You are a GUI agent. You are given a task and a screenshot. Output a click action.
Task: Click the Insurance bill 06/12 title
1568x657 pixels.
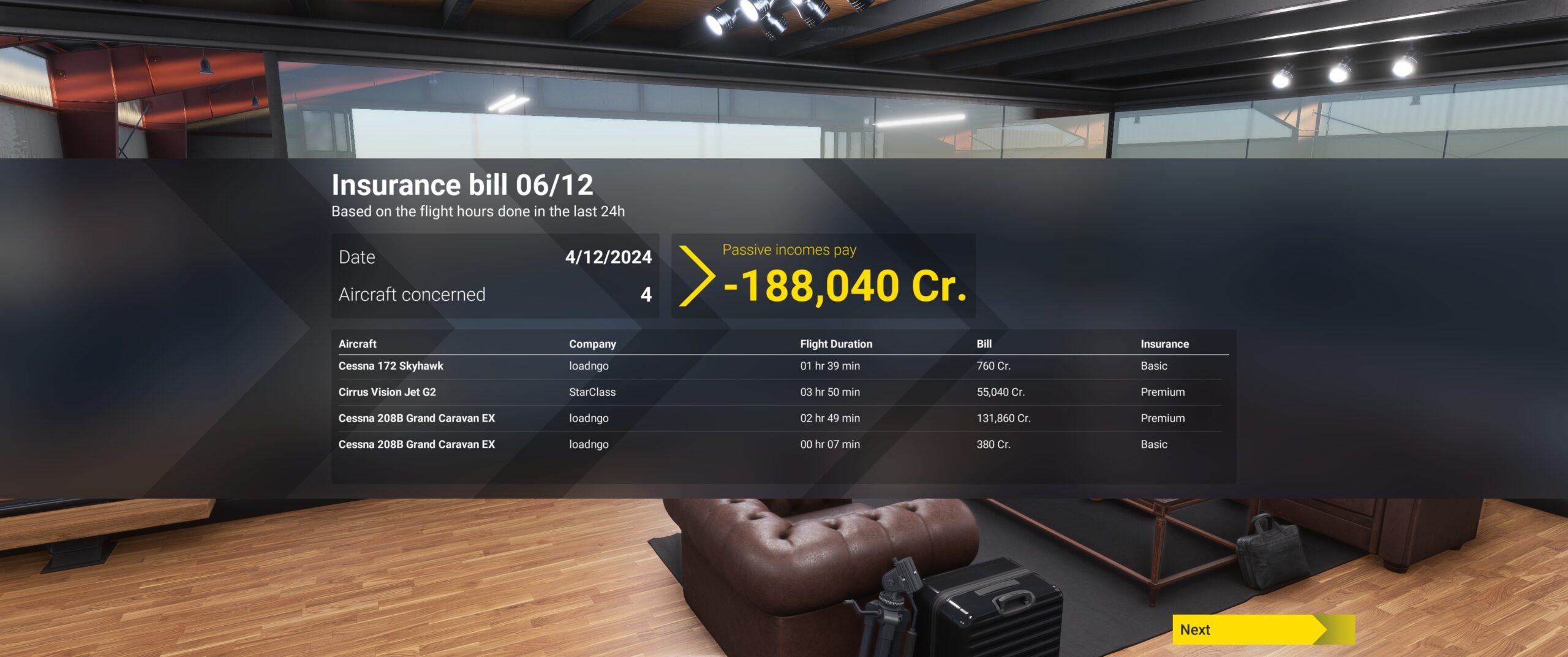pyautogui.click(x=464, y=184)
